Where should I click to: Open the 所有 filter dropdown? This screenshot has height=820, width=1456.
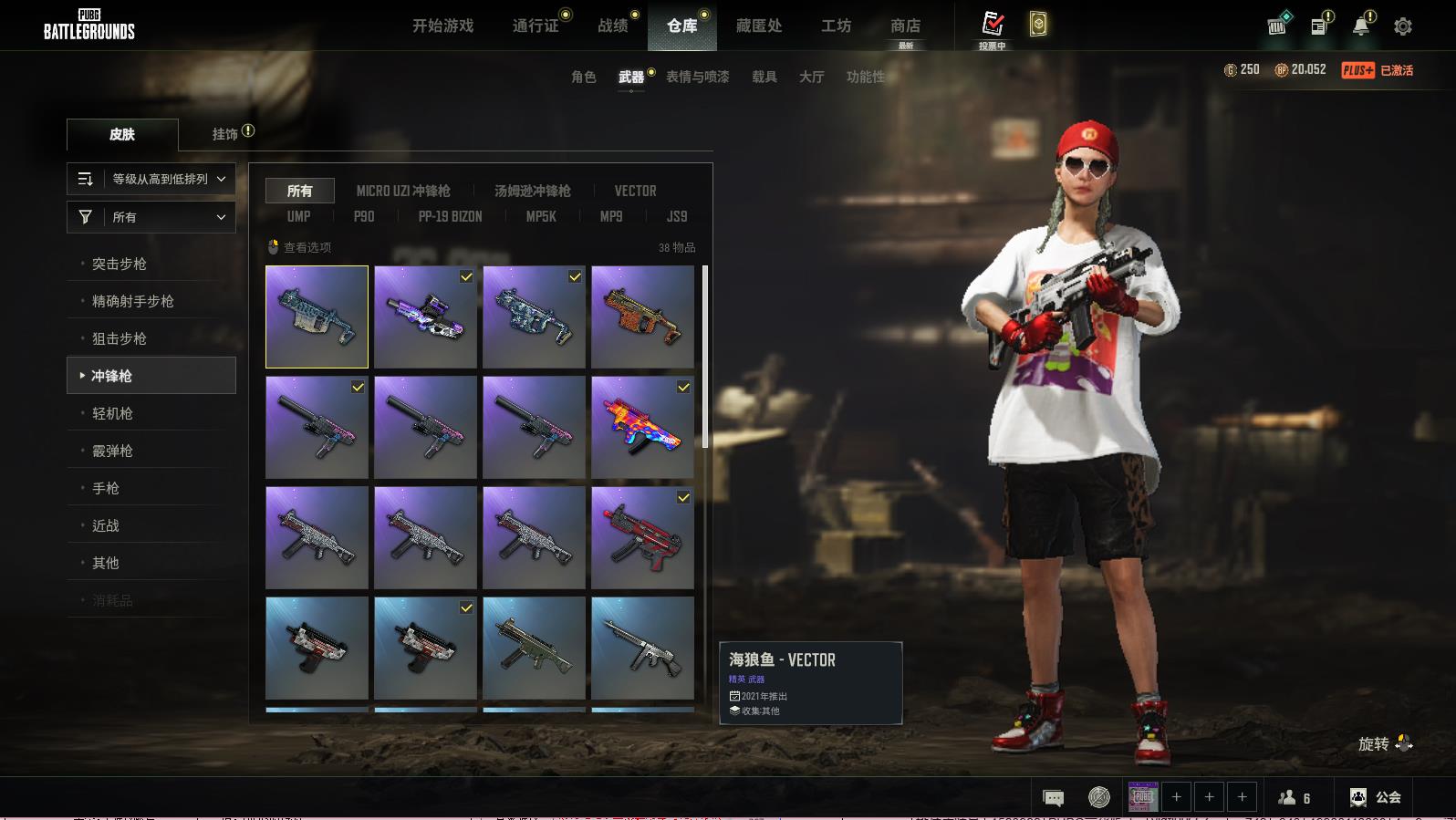pos(151,217)
